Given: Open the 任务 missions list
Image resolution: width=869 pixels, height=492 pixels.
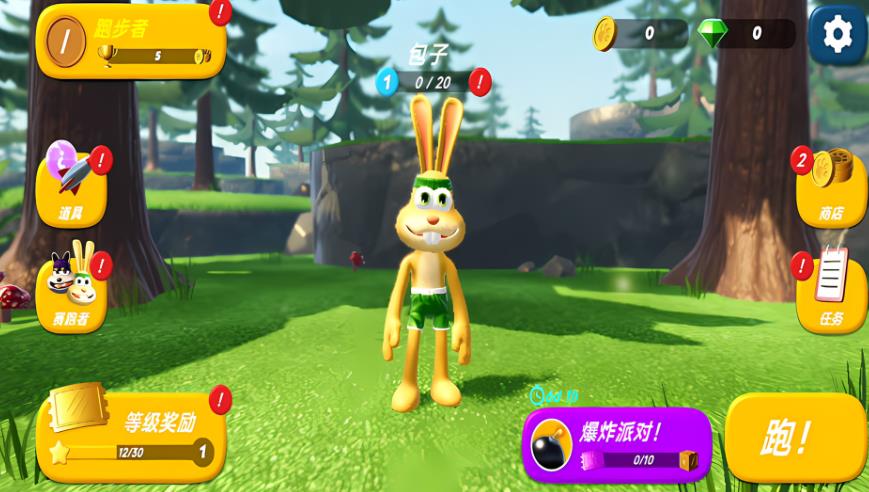Looking at the screenshot, I should [x=830, y=292].
